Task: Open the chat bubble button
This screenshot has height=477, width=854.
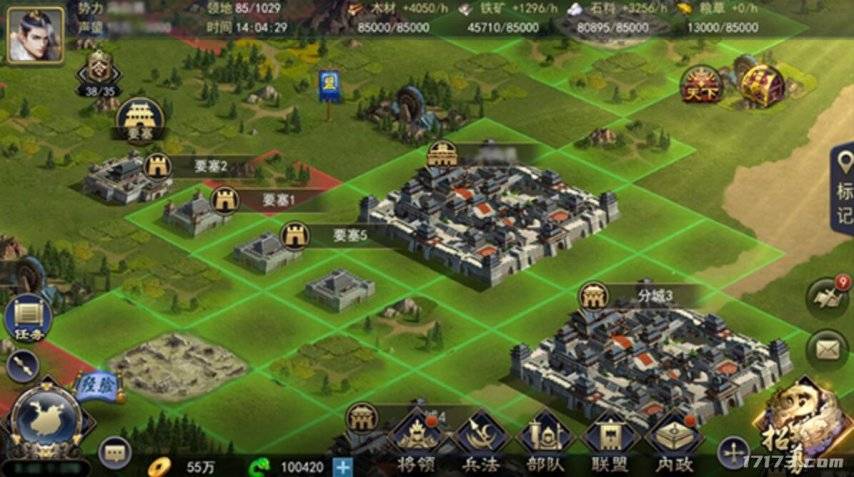Action: pyautogui.click(x=115, y=455)
